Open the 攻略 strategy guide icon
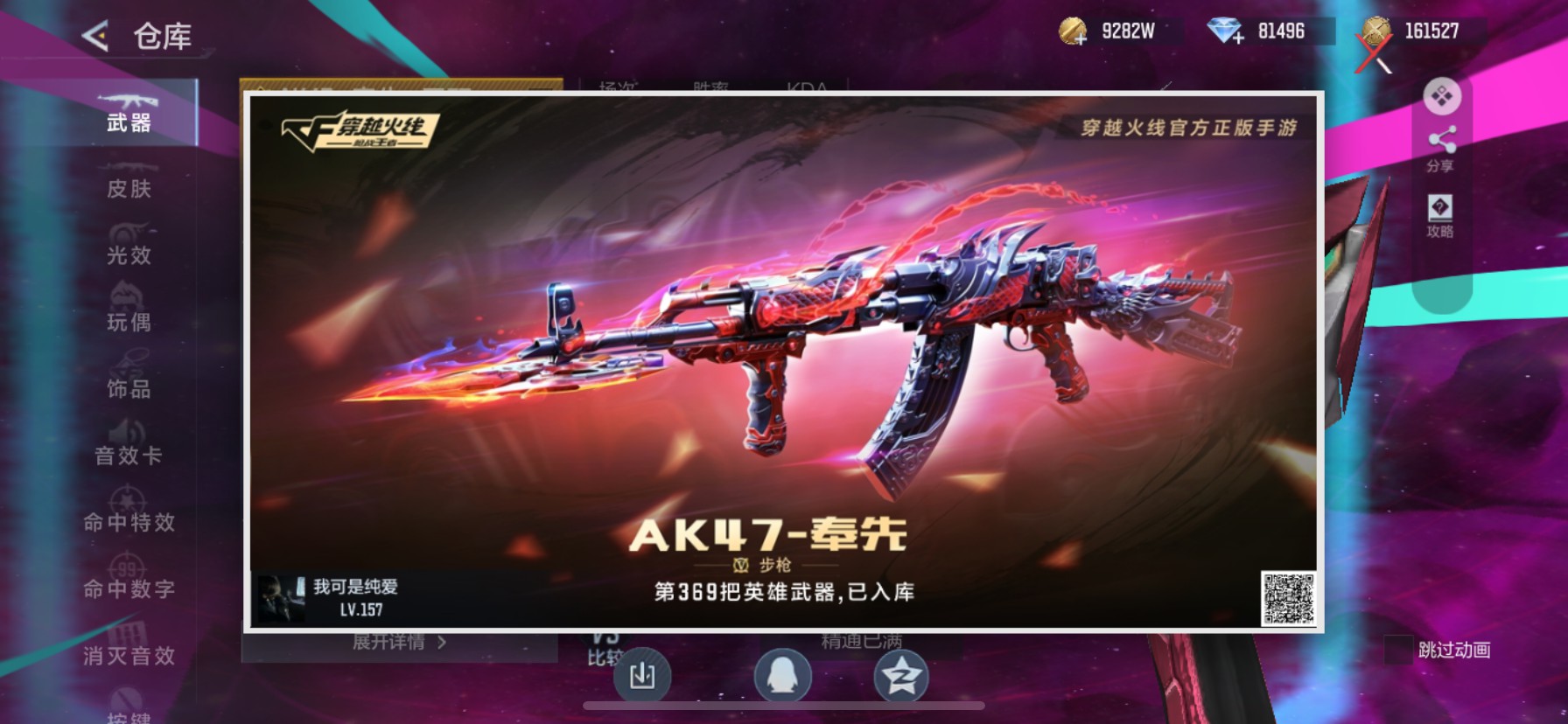The width and height of the screenshot is (1568, 724). [x=1440, y=216]
